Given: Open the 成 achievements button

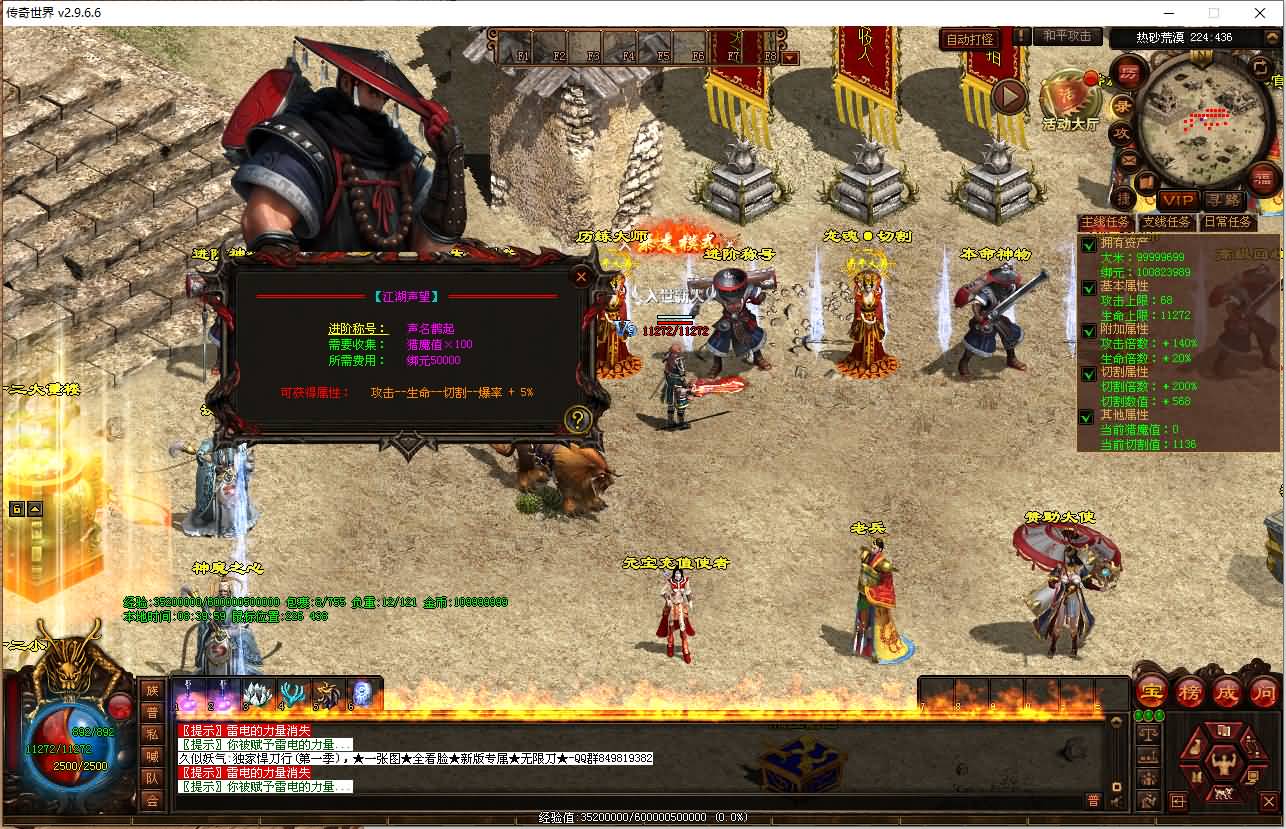Looking at the screenshot, I should [1226, 691].
